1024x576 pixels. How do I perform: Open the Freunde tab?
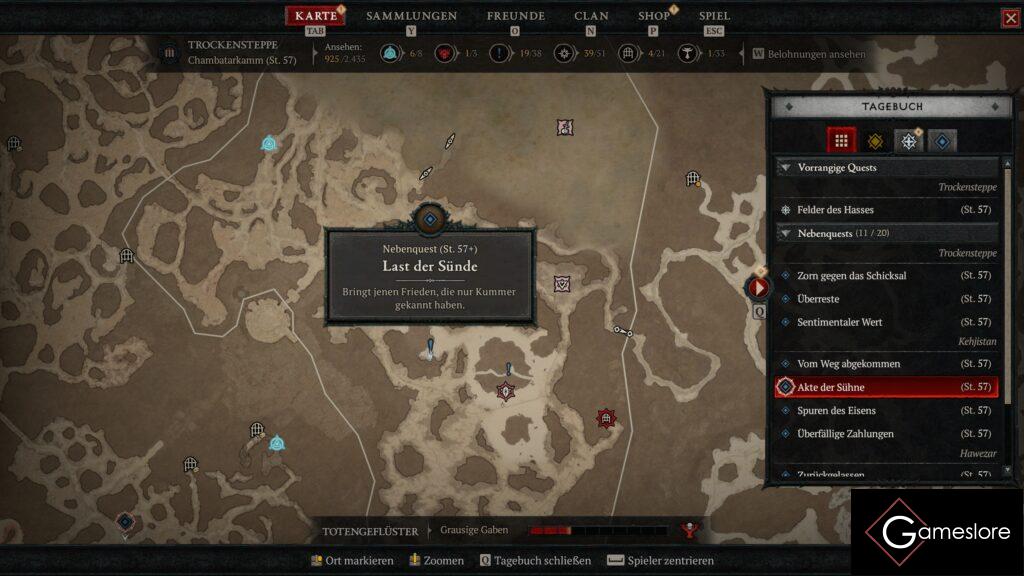click(515, 16)
